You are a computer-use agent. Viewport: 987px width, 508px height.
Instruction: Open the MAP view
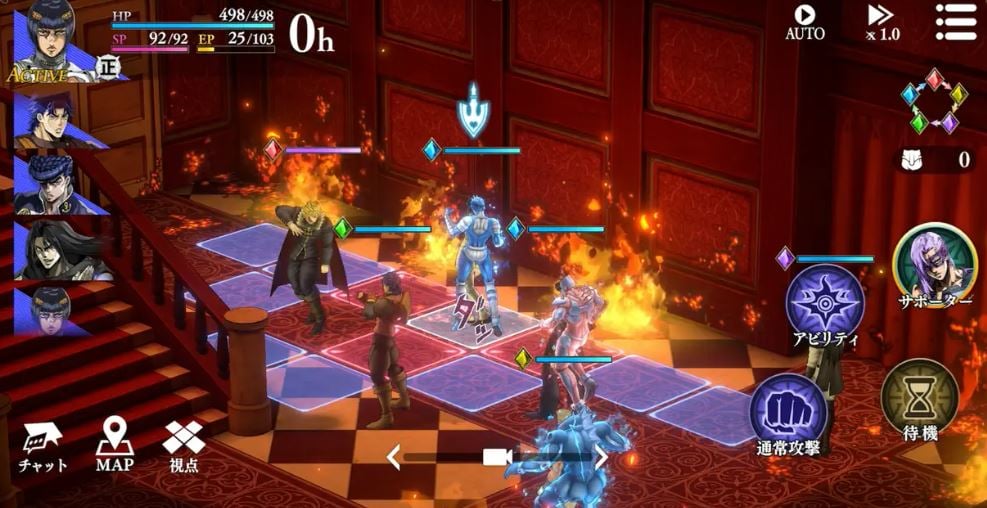tap(115, 445)
